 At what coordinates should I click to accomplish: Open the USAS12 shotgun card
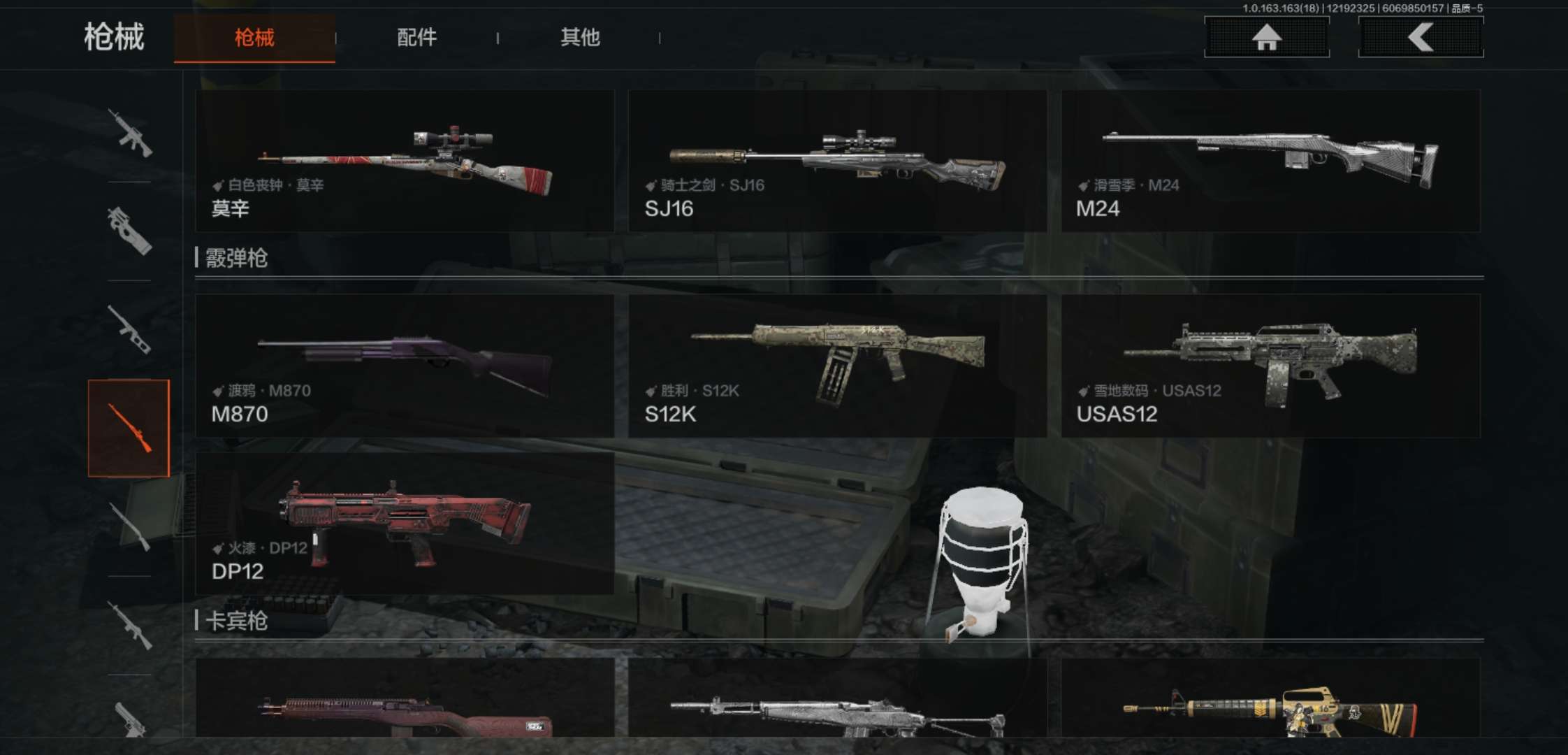pos(1270,366)
